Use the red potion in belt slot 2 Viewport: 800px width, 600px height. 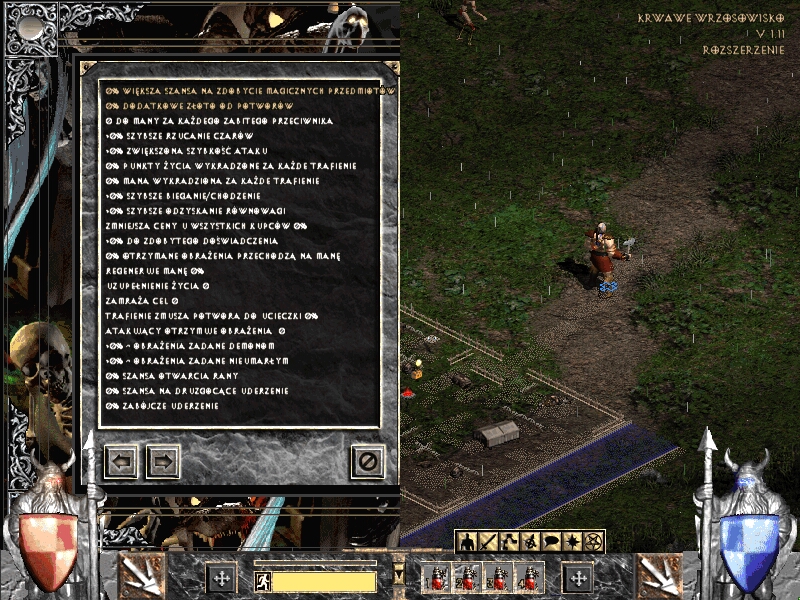pyautogui.click(x=467, y=578)
